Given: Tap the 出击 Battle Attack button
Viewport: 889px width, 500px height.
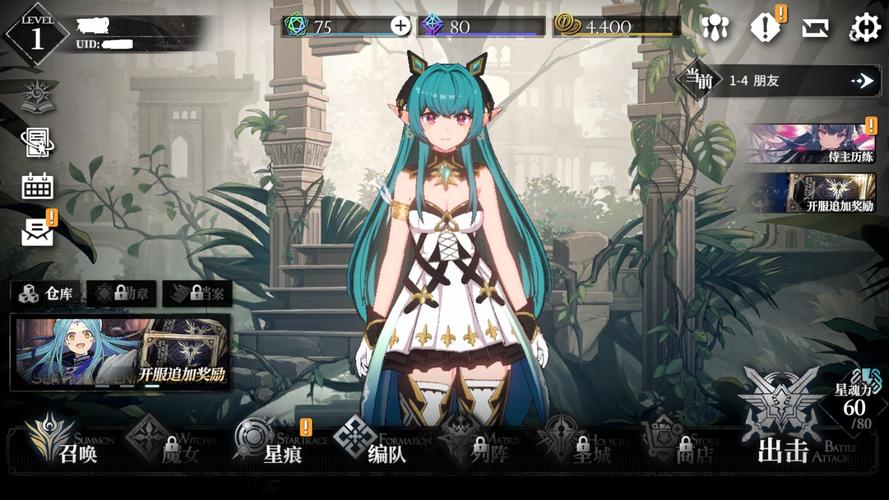Looking at the screenshot, I should (x=785, y=440).
